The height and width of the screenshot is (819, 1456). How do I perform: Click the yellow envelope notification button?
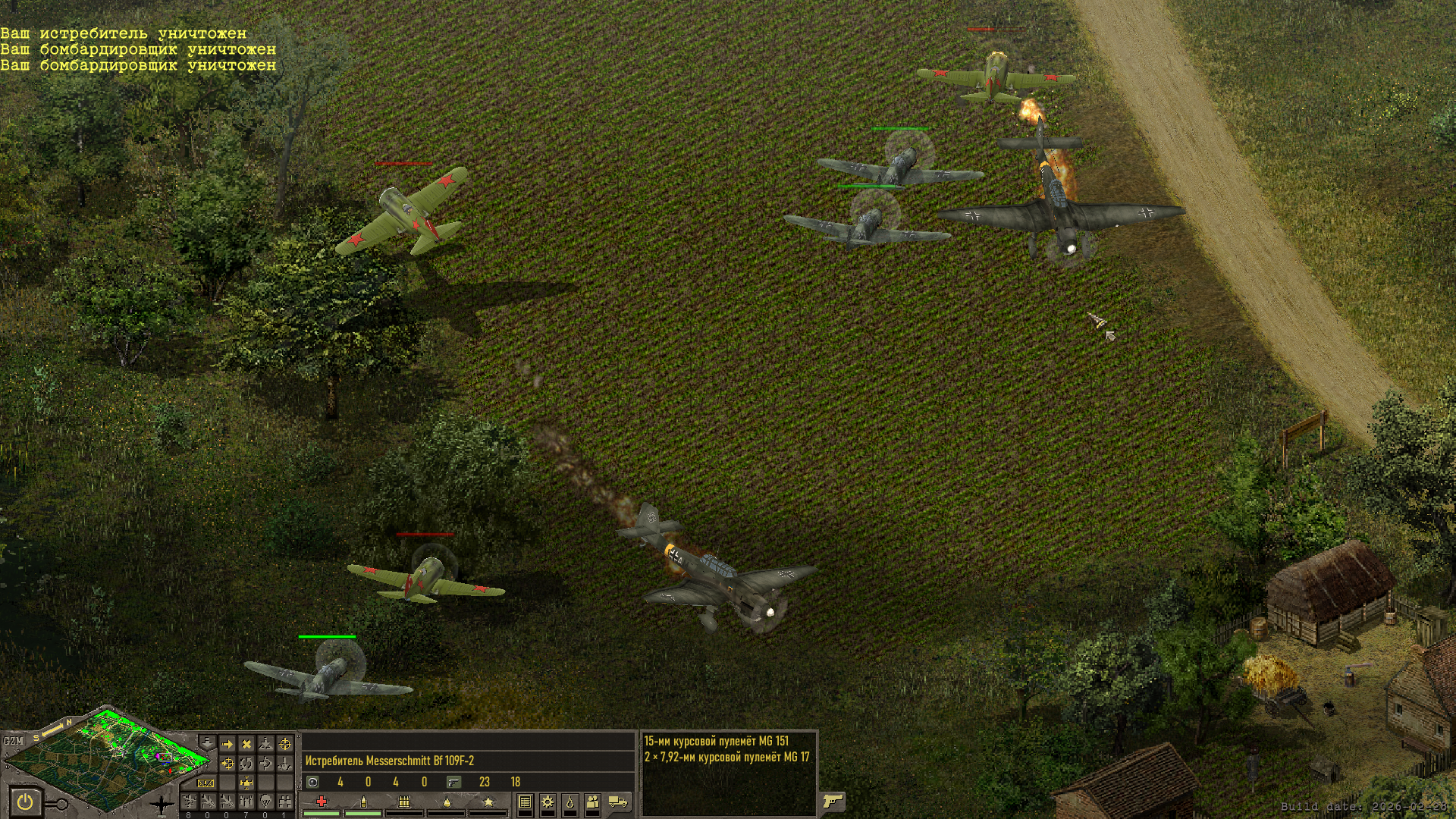tap(206, 783)
